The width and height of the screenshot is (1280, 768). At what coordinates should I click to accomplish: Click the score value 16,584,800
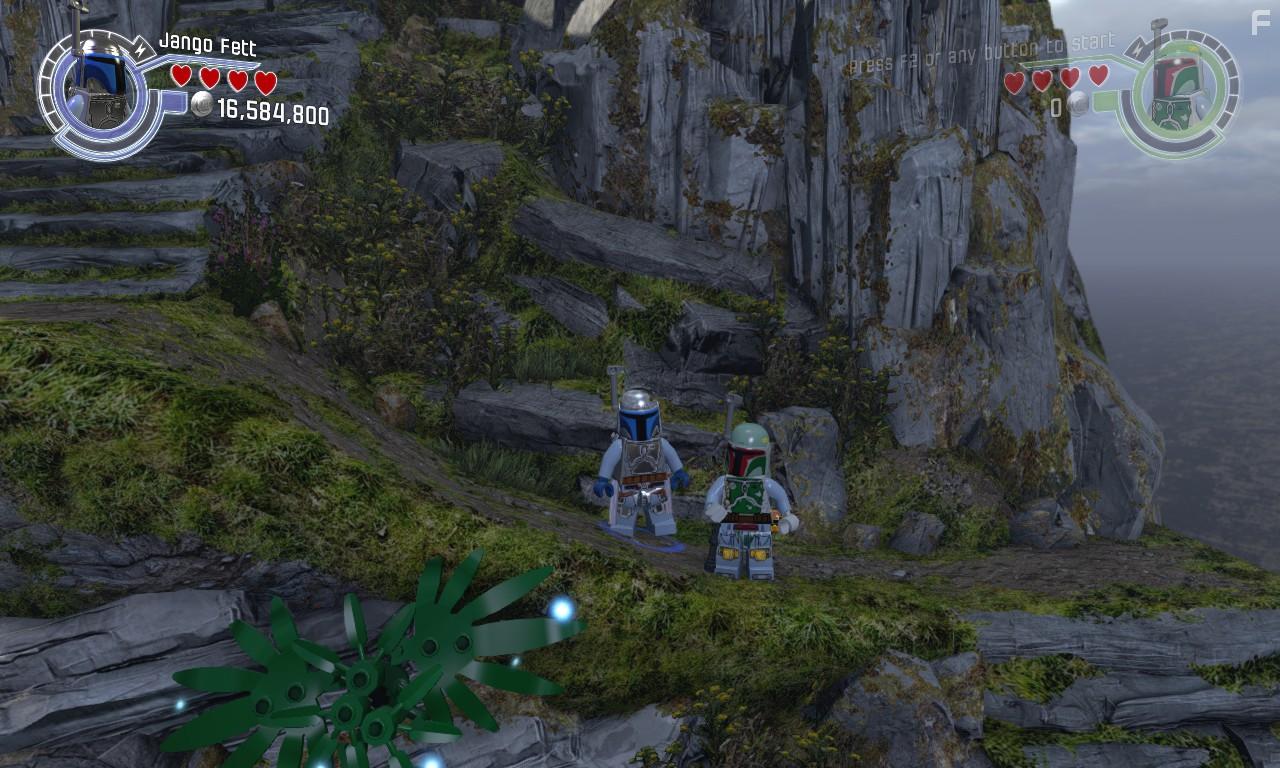274,111
